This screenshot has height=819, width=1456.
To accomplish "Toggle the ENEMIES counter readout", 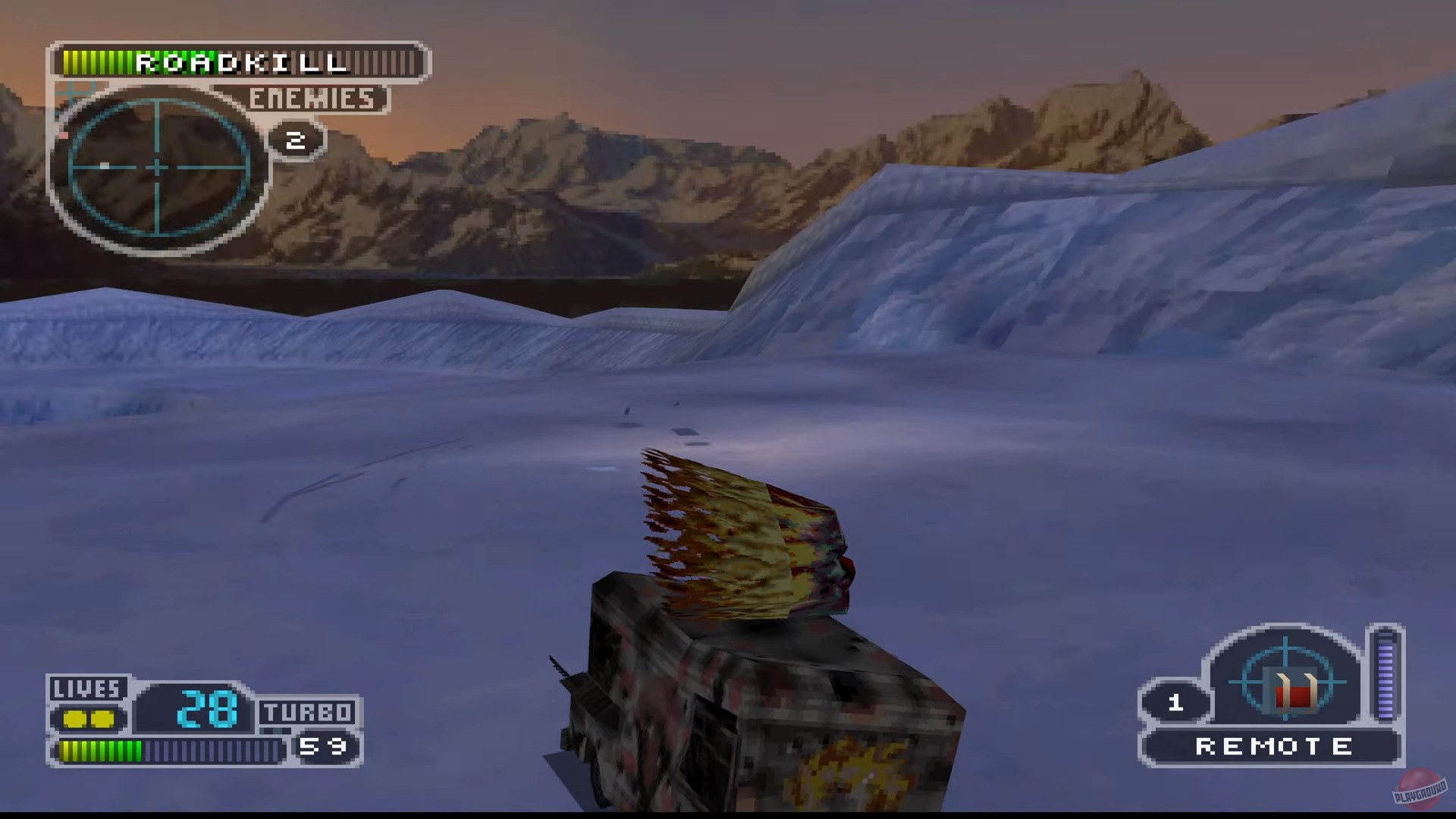I will tap(313, 100).
